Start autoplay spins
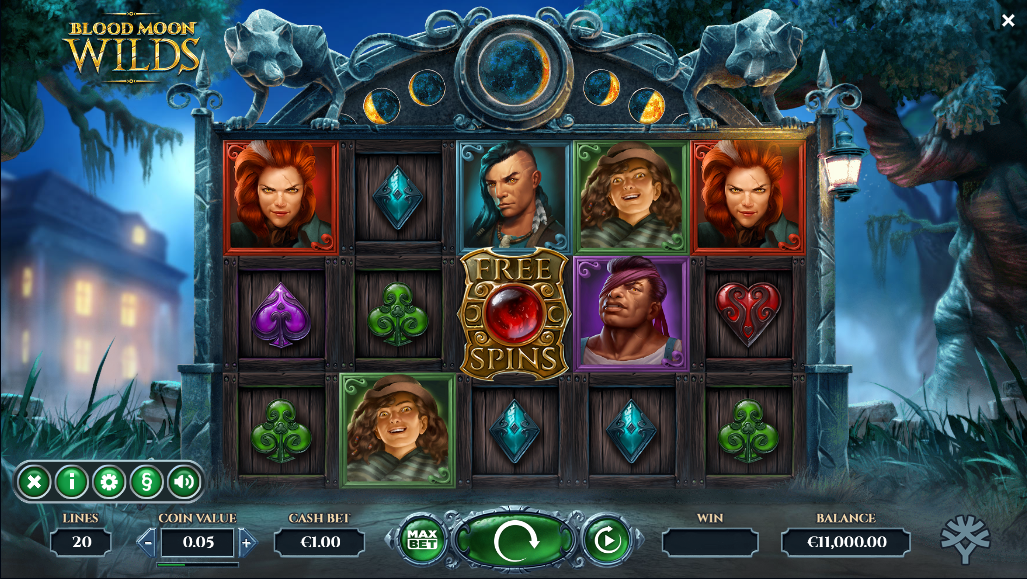This screenshot has width=1027, height=579. [x=605, y=541]
